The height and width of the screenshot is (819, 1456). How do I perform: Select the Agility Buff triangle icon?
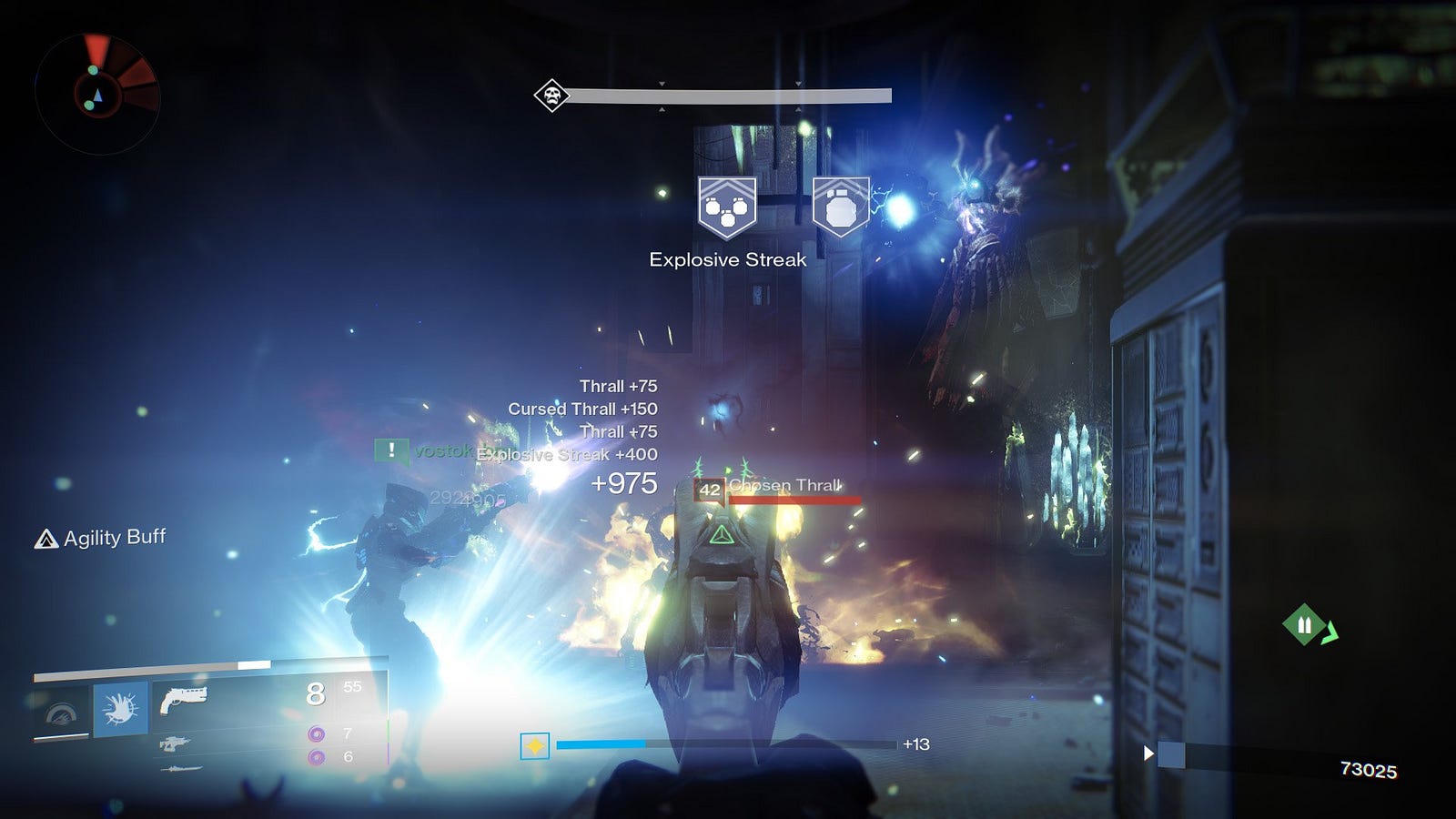(x=45, y=540)
